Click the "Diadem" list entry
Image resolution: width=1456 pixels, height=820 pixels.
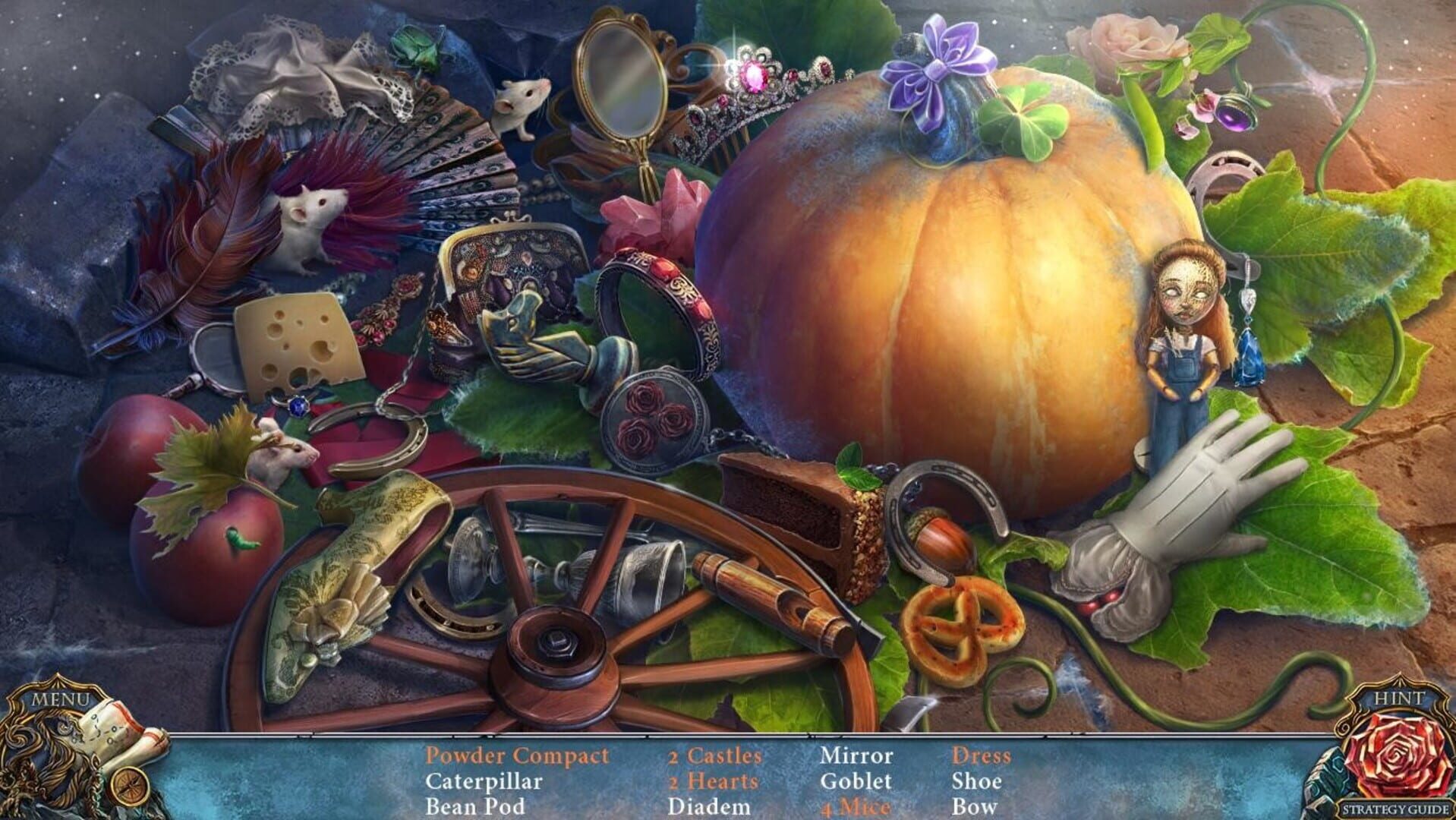coord(708,806)
